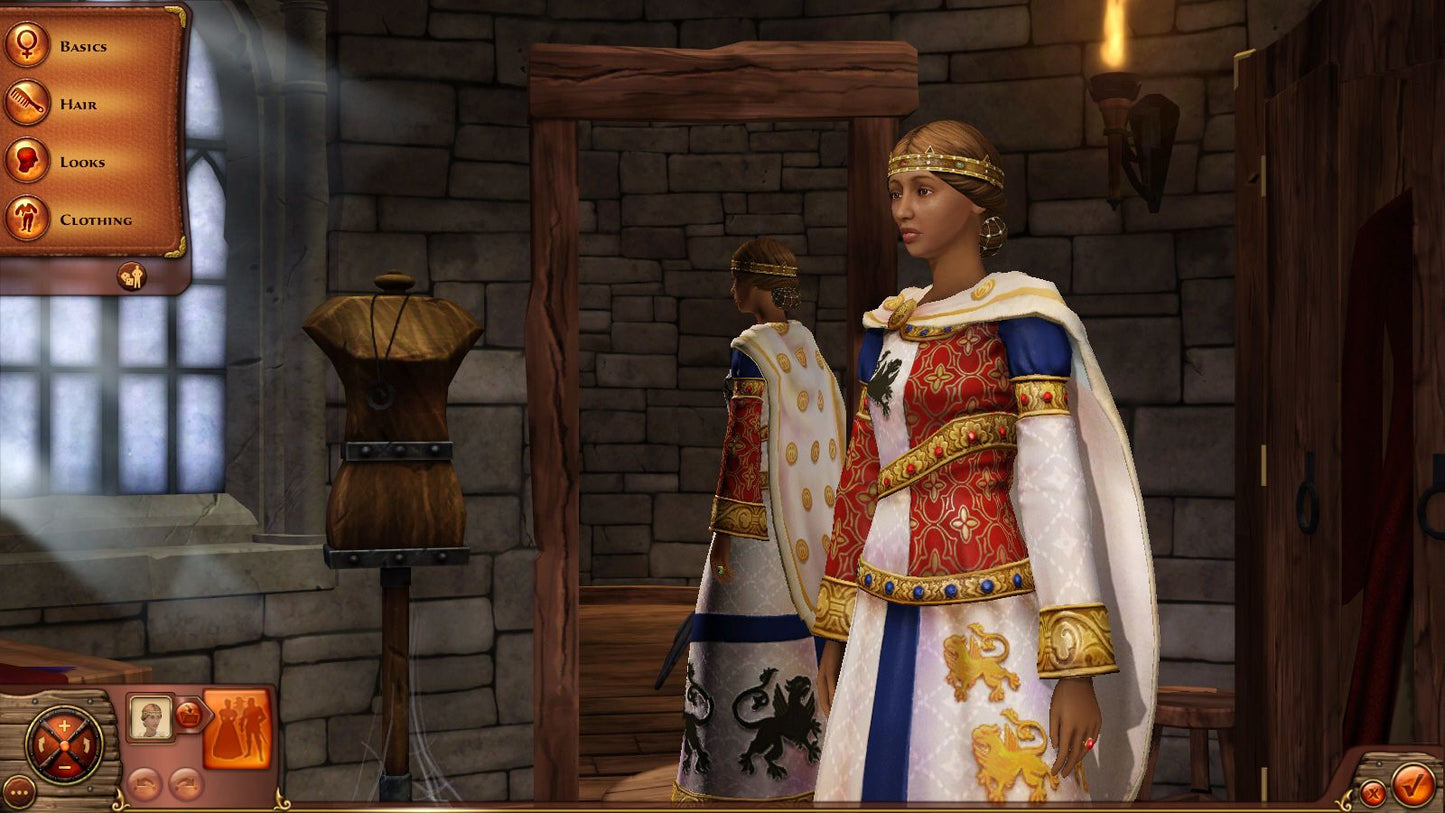Viewport: 1445px width, 813px height.
Task: Select the Basics menu entry
Action: [83, 45]
